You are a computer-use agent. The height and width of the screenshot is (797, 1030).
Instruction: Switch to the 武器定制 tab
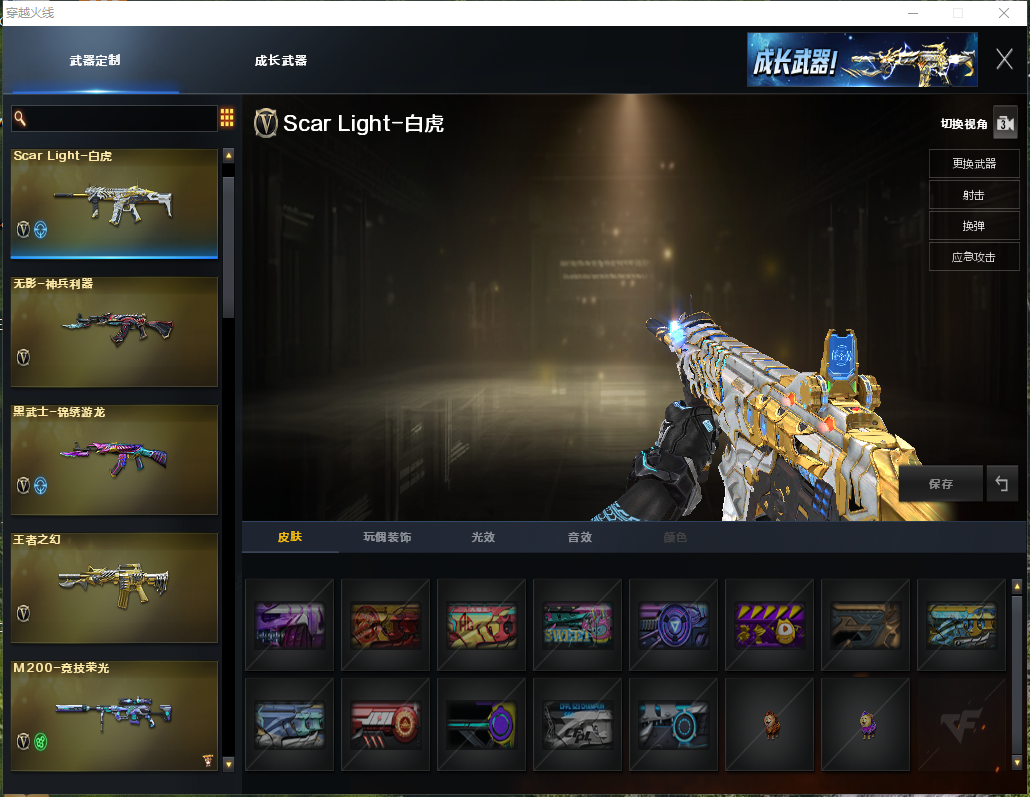pyautogui.click(x=95, y=61)
